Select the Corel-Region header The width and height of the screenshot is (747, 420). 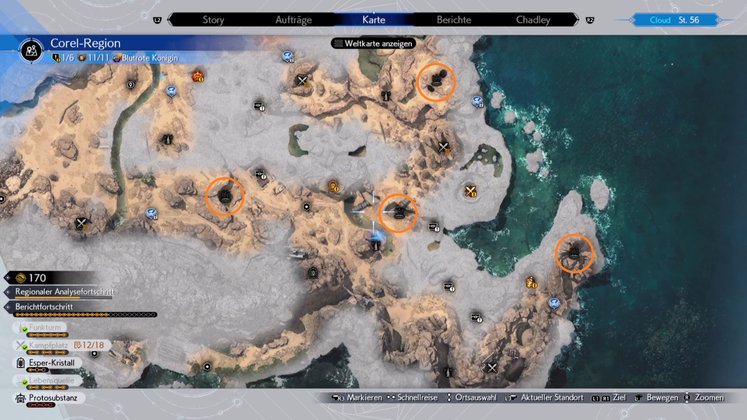[x=80, y=45]
